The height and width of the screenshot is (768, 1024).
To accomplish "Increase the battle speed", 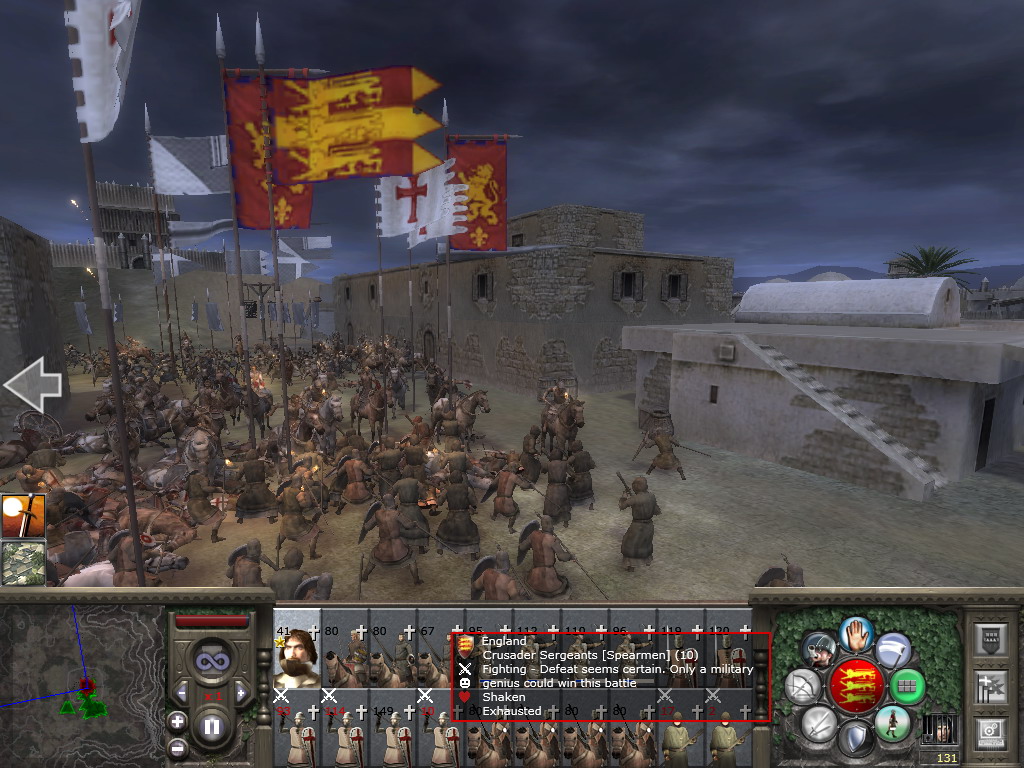I will pos(239,691).
